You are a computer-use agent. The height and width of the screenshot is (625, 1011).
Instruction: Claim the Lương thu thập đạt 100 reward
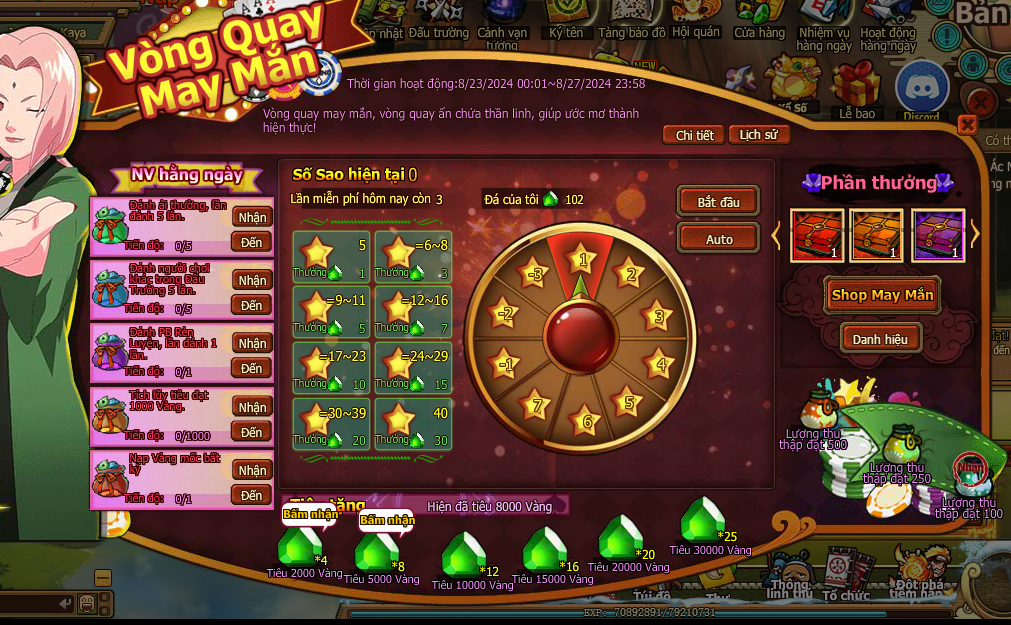coord(967,475)
